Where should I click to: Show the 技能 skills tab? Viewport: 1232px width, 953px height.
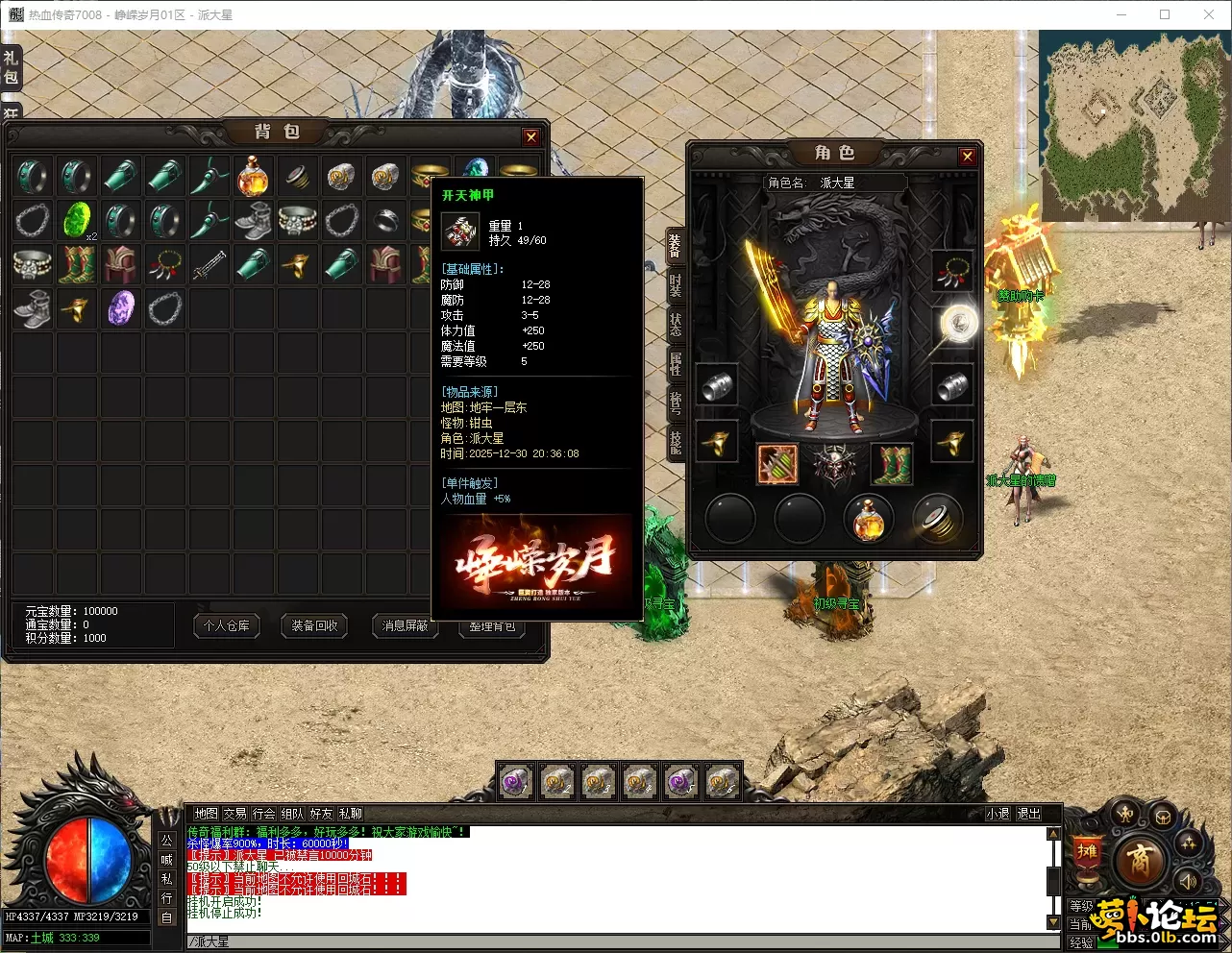coord(676,441)
